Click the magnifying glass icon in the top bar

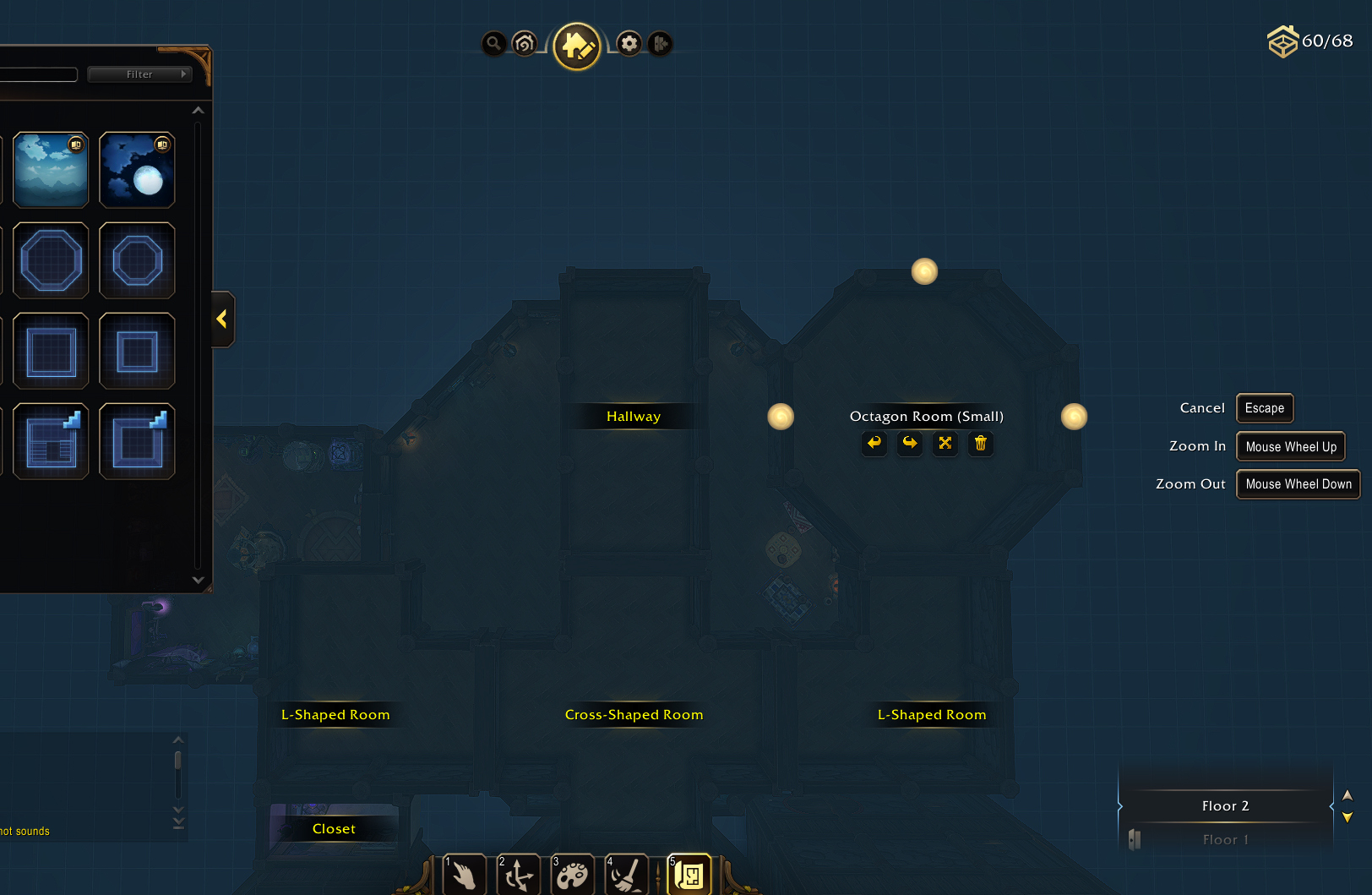tap(494, 43)
